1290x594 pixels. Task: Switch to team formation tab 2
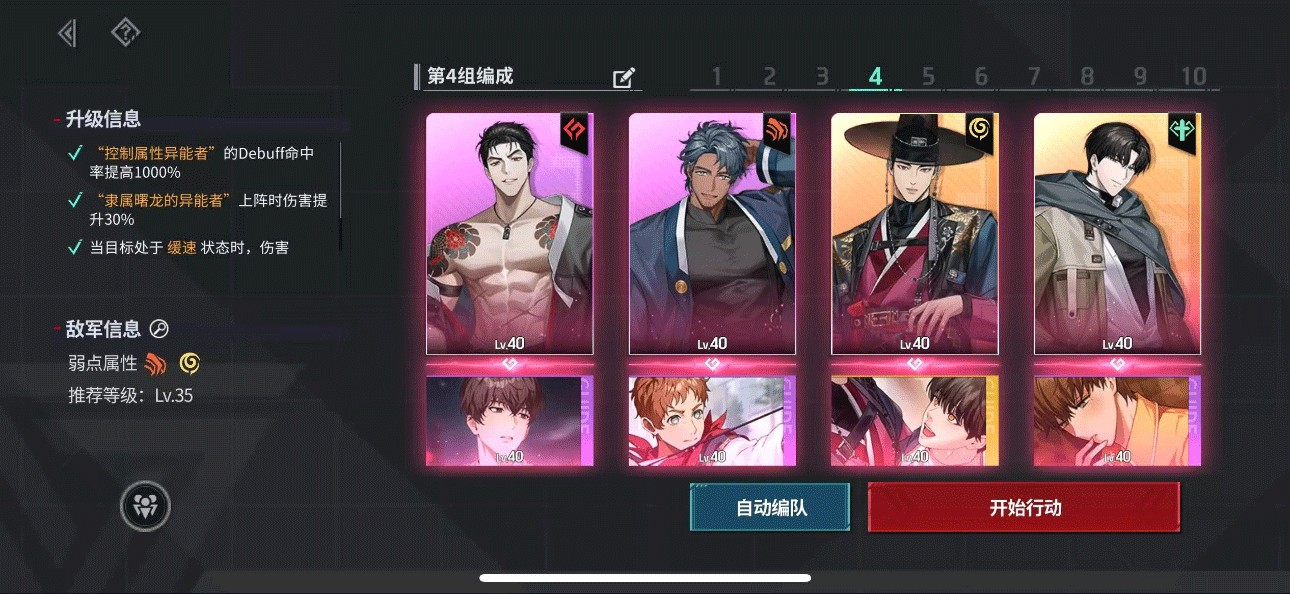769,77
